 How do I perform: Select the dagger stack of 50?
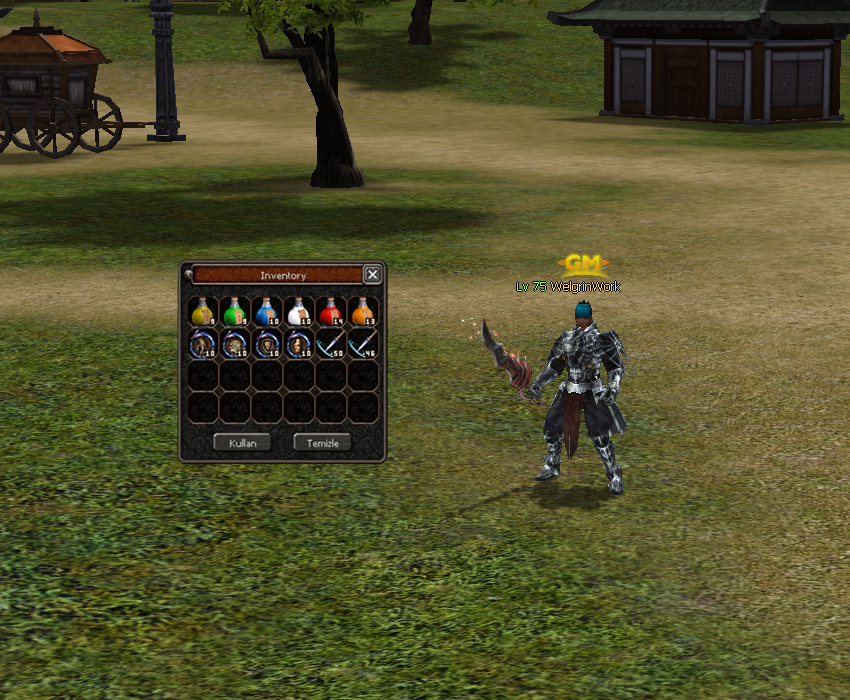pos(331,344)
